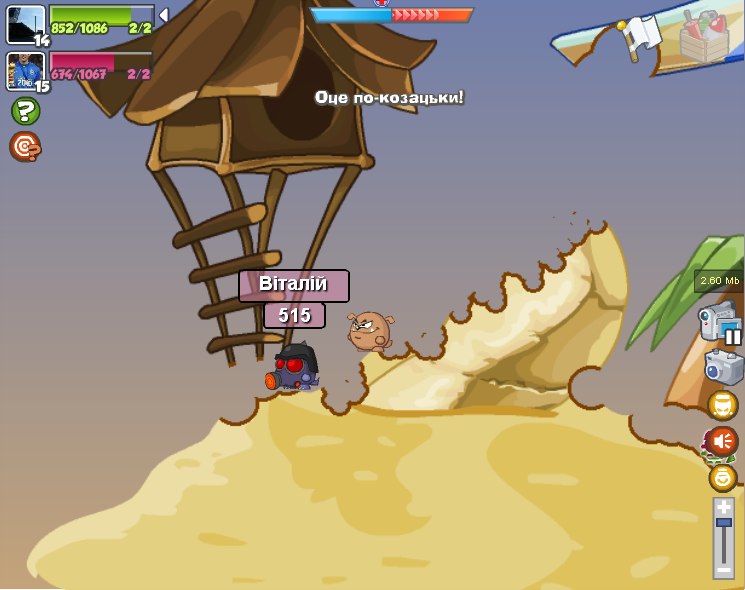Zoom out with the minus button
This screenshot has height=590, width=745.
tap(723, 569)
